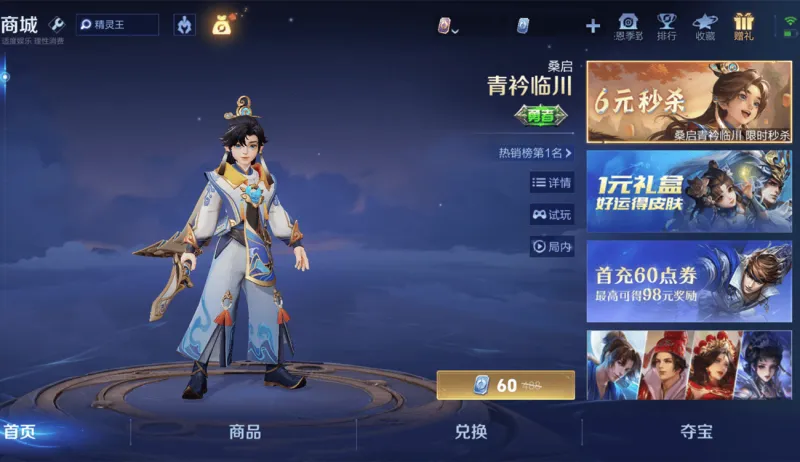Open the 收藏 collection icon
800x462 pixels.
coord(705,26)
